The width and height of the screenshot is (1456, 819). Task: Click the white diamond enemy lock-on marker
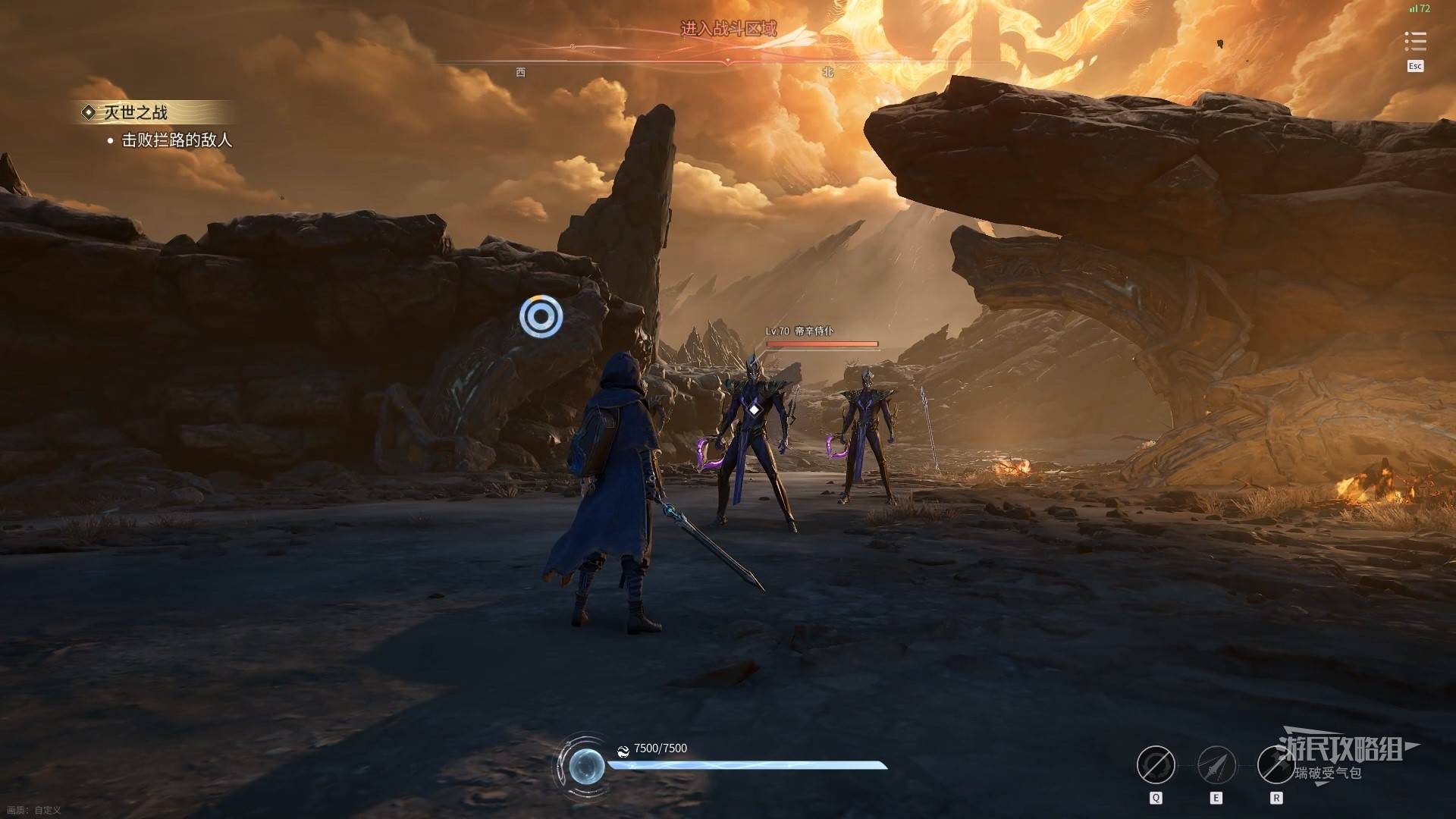[755, 409]
